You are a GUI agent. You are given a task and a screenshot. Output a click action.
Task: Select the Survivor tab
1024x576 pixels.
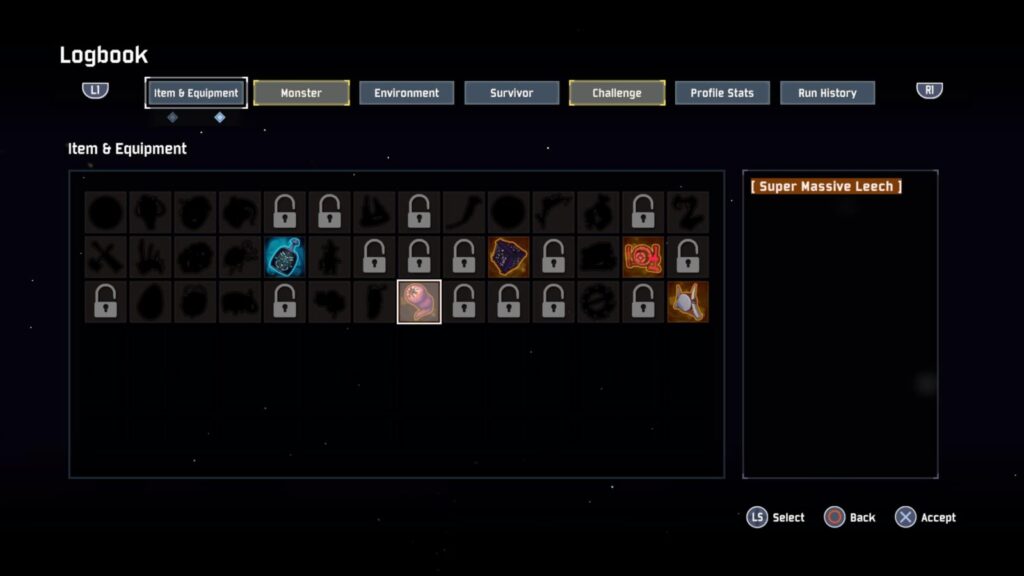(x=511, y=93)
